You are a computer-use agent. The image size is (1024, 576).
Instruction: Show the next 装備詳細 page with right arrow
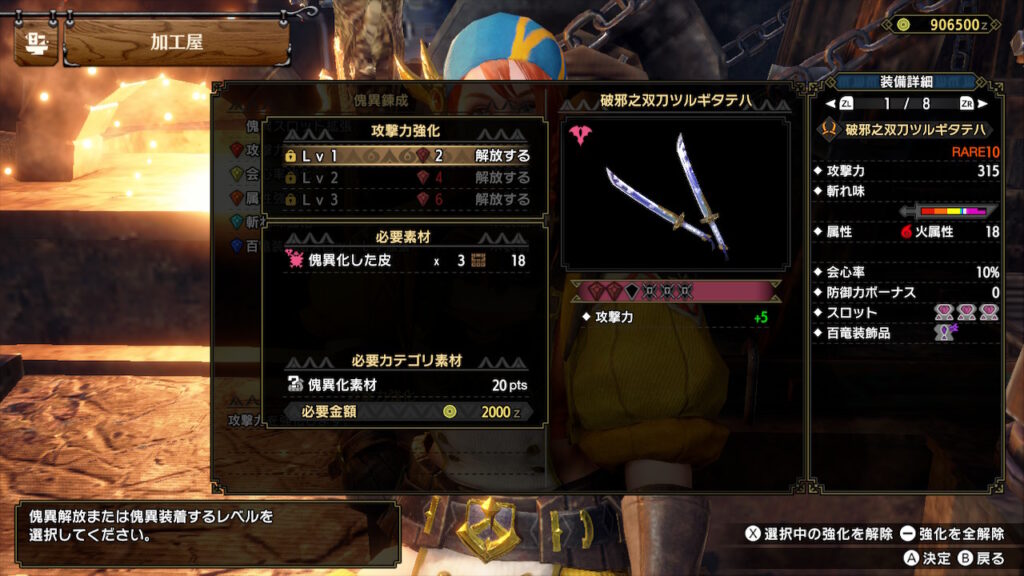point(984,104)
